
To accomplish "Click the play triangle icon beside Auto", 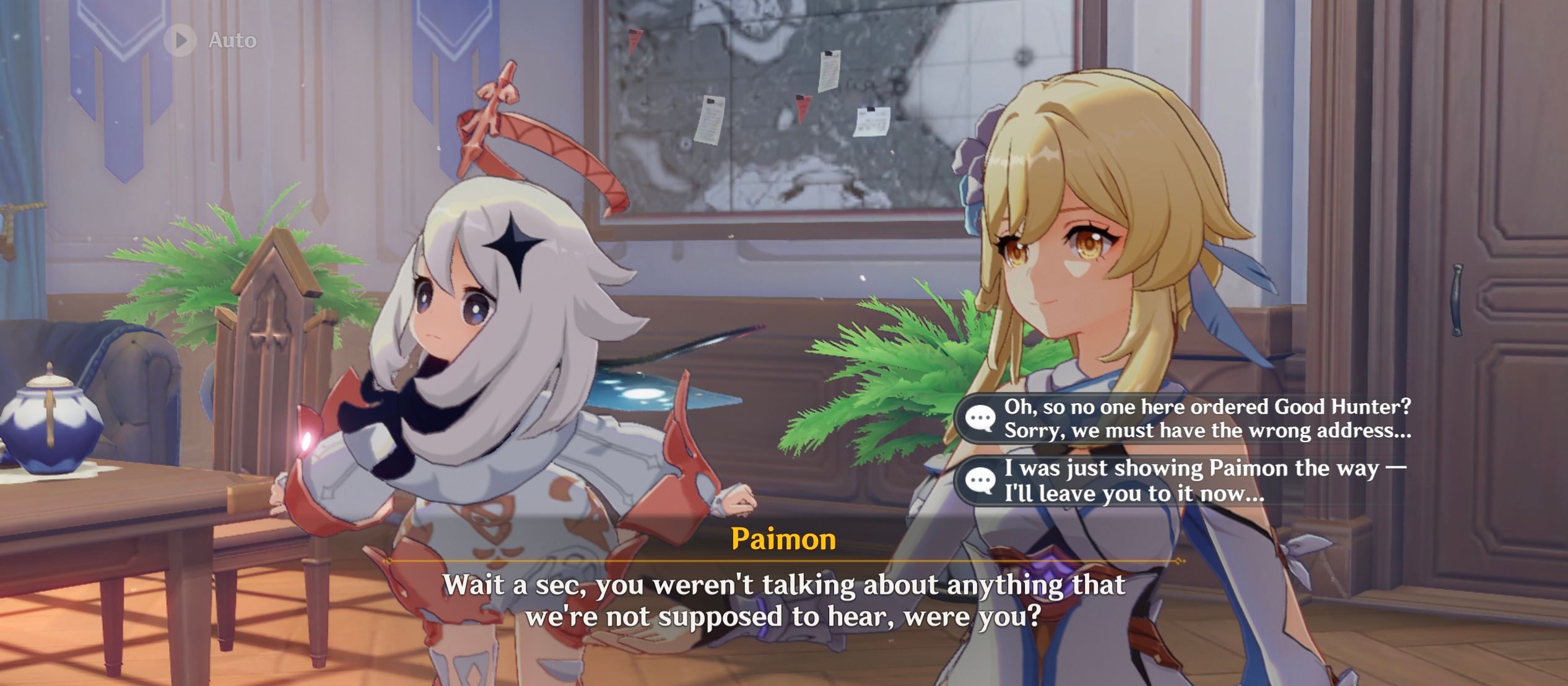I will pos(180,40).
